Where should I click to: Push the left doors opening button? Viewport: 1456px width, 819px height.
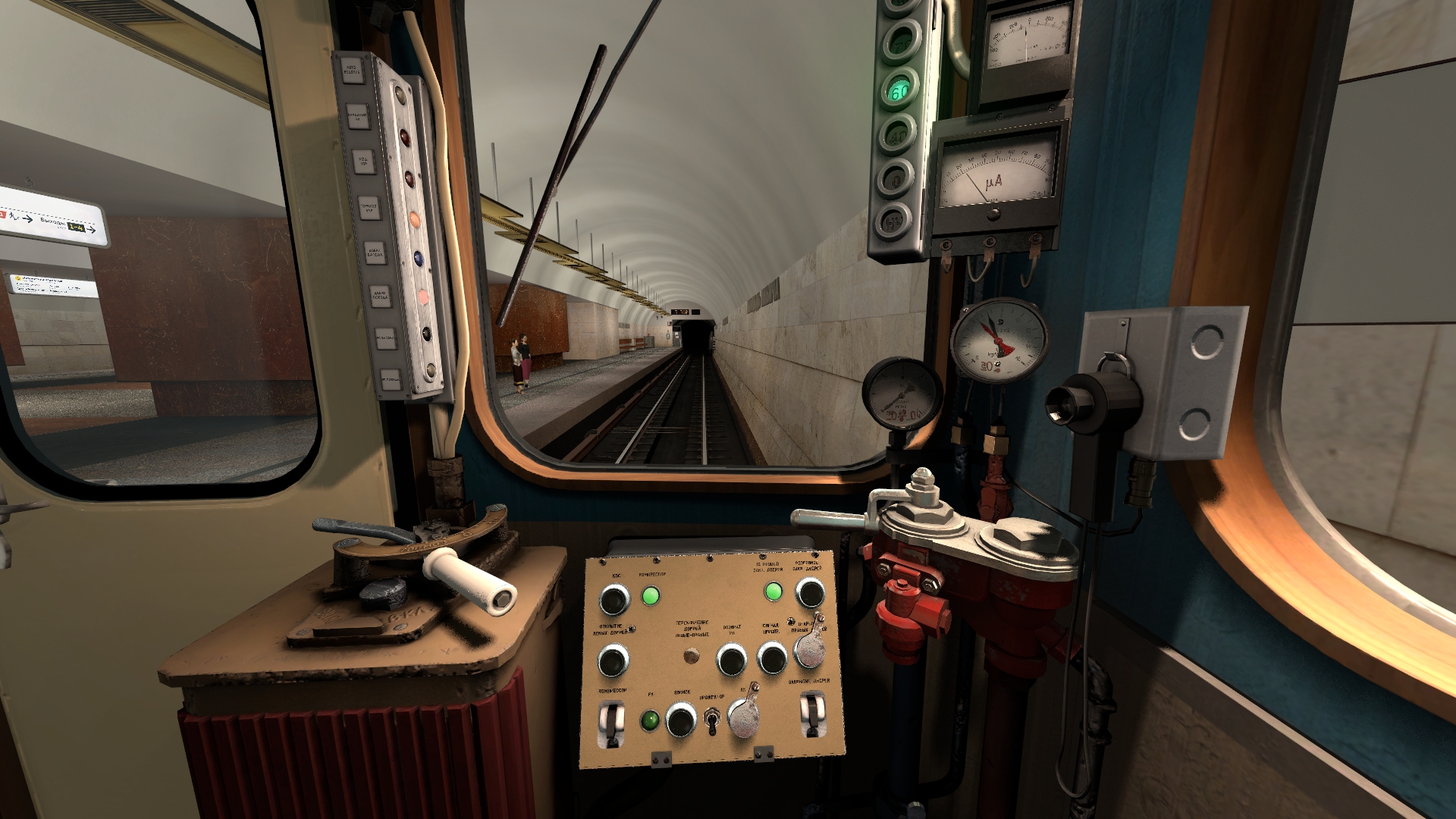tap(613, 661)
